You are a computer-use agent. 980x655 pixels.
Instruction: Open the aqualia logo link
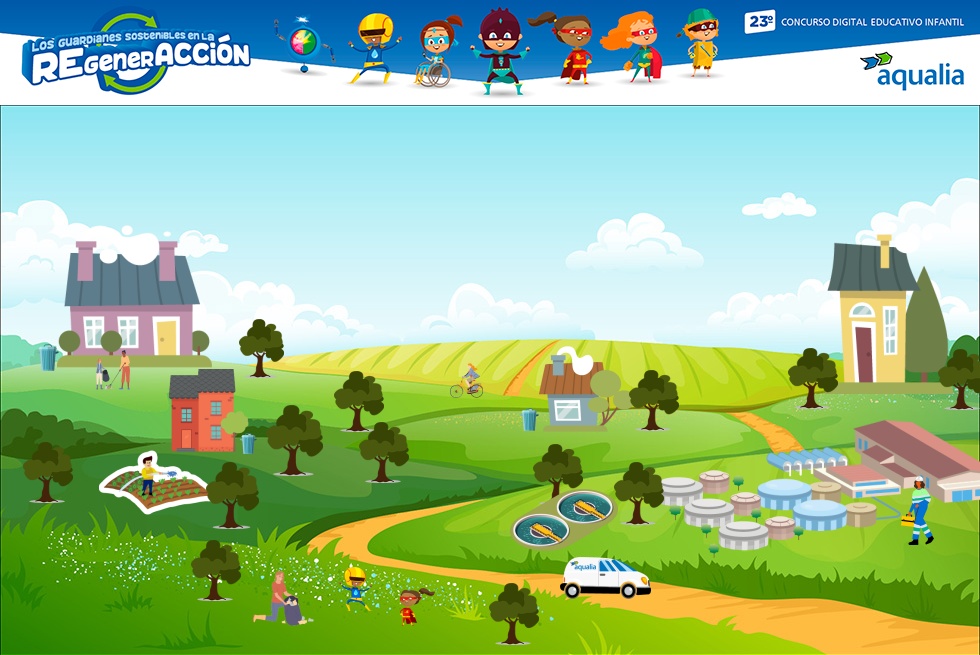tap(911, 71)
